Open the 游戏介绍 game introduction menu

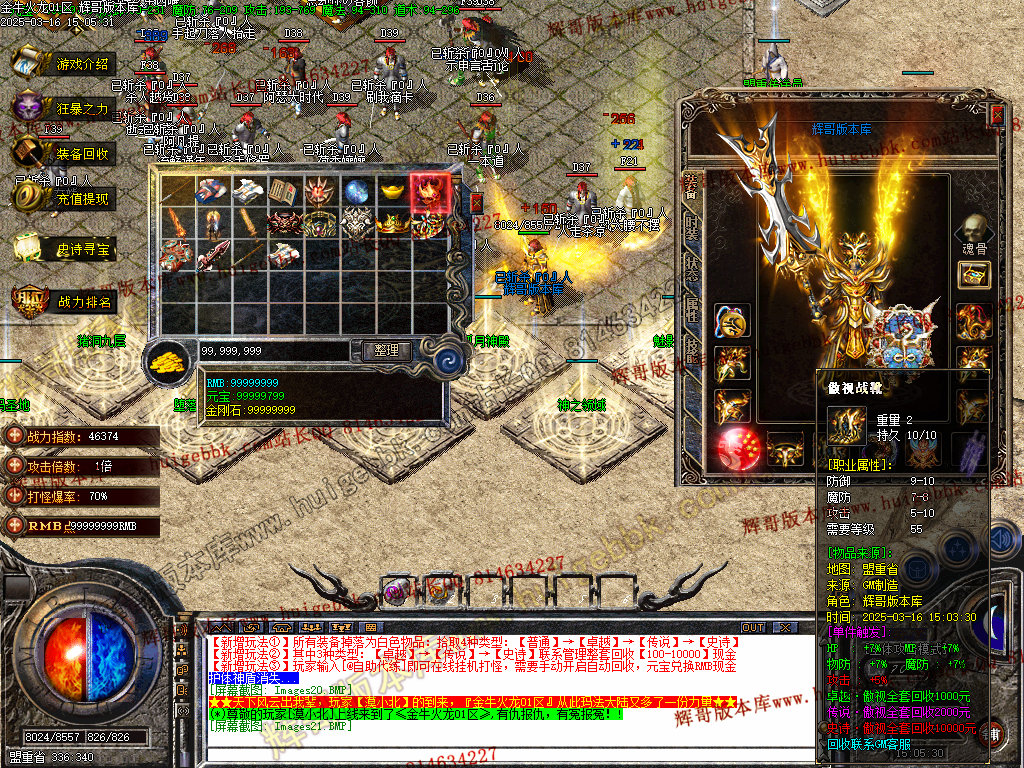(62, 63)
